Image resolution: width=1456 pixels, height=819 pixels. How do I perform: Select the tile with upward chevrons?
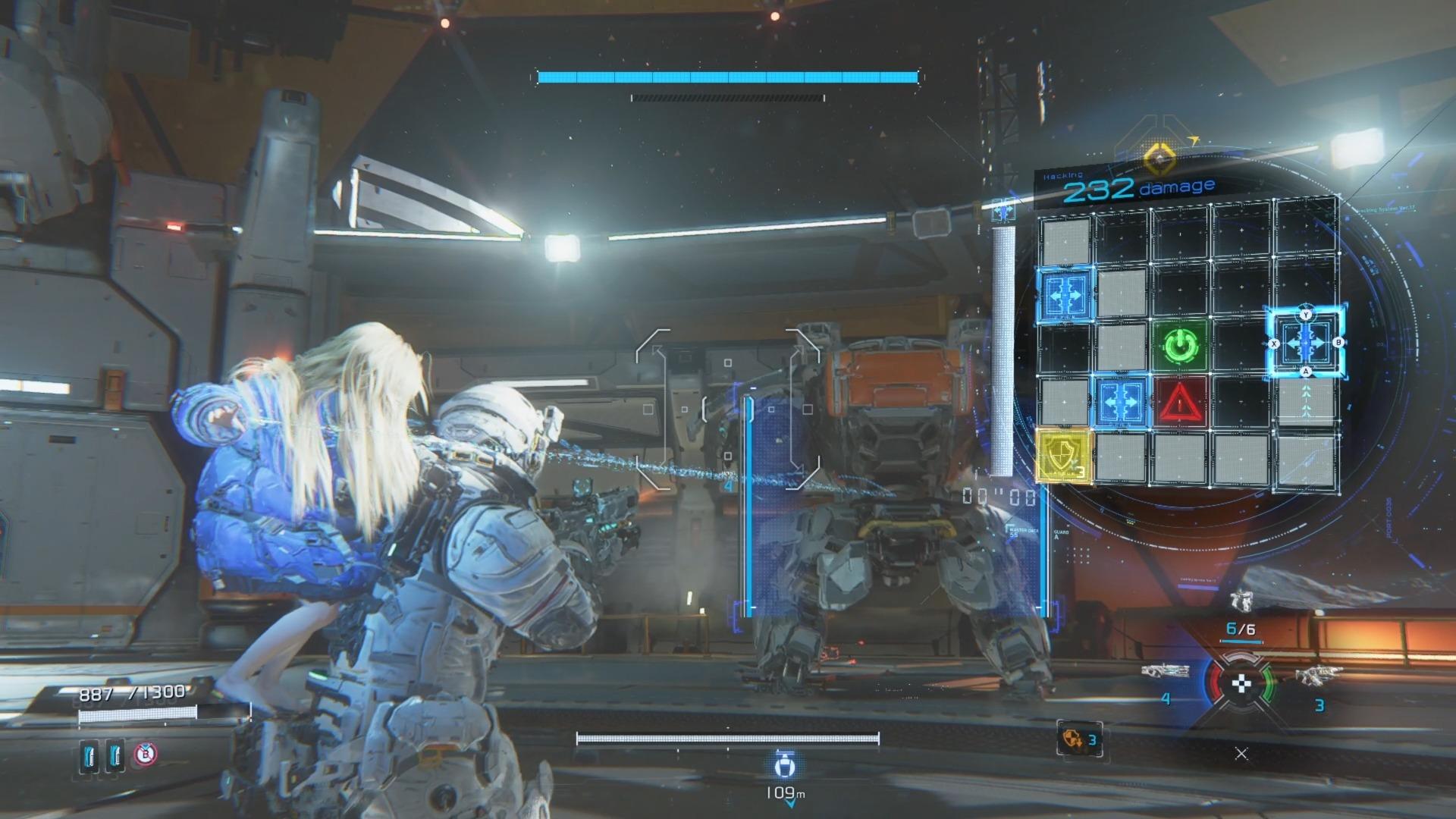1305,399
